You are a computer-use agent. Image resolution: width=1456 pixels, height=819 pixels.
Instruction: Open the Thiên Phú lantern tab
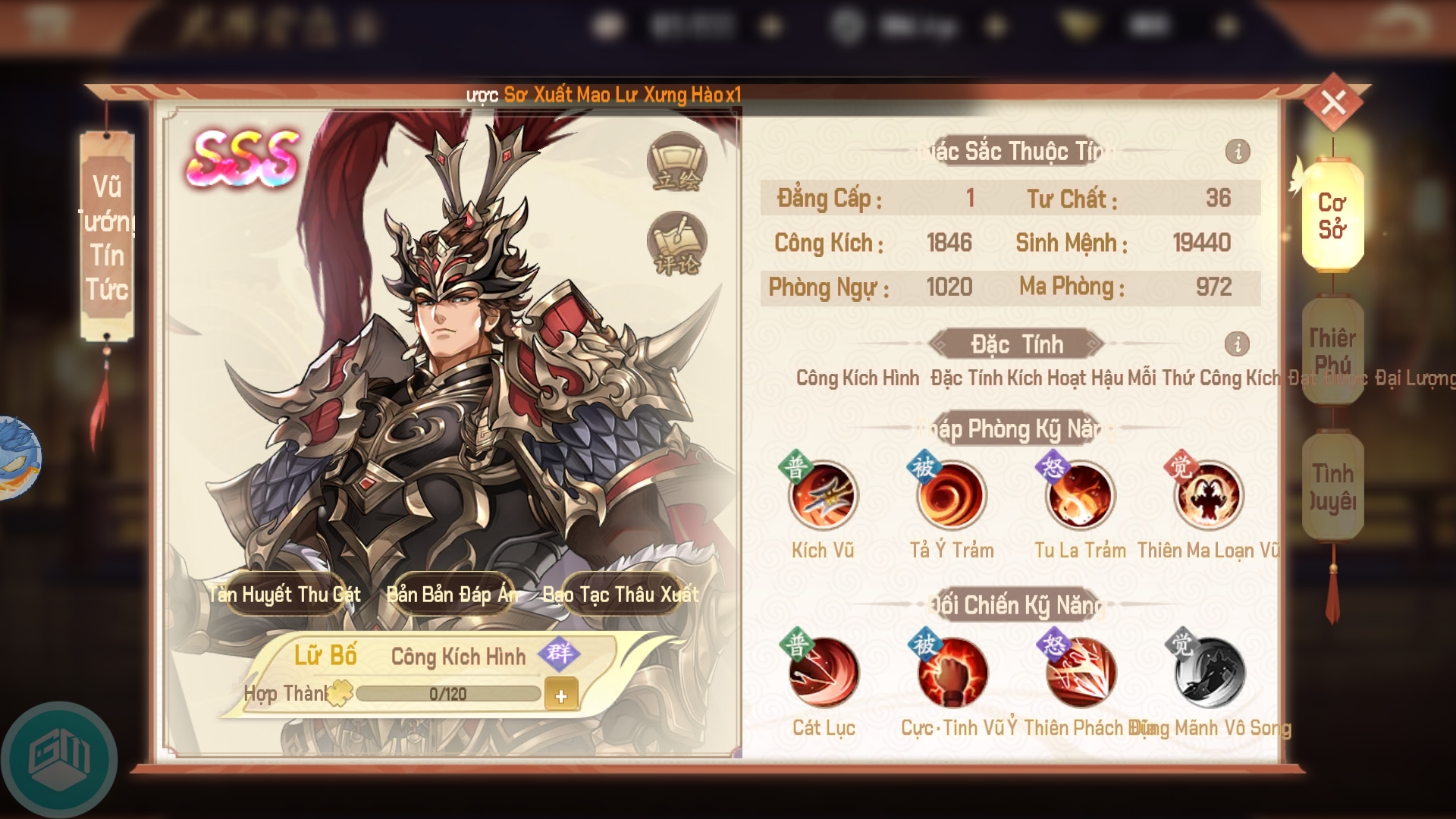[1332, 350]
